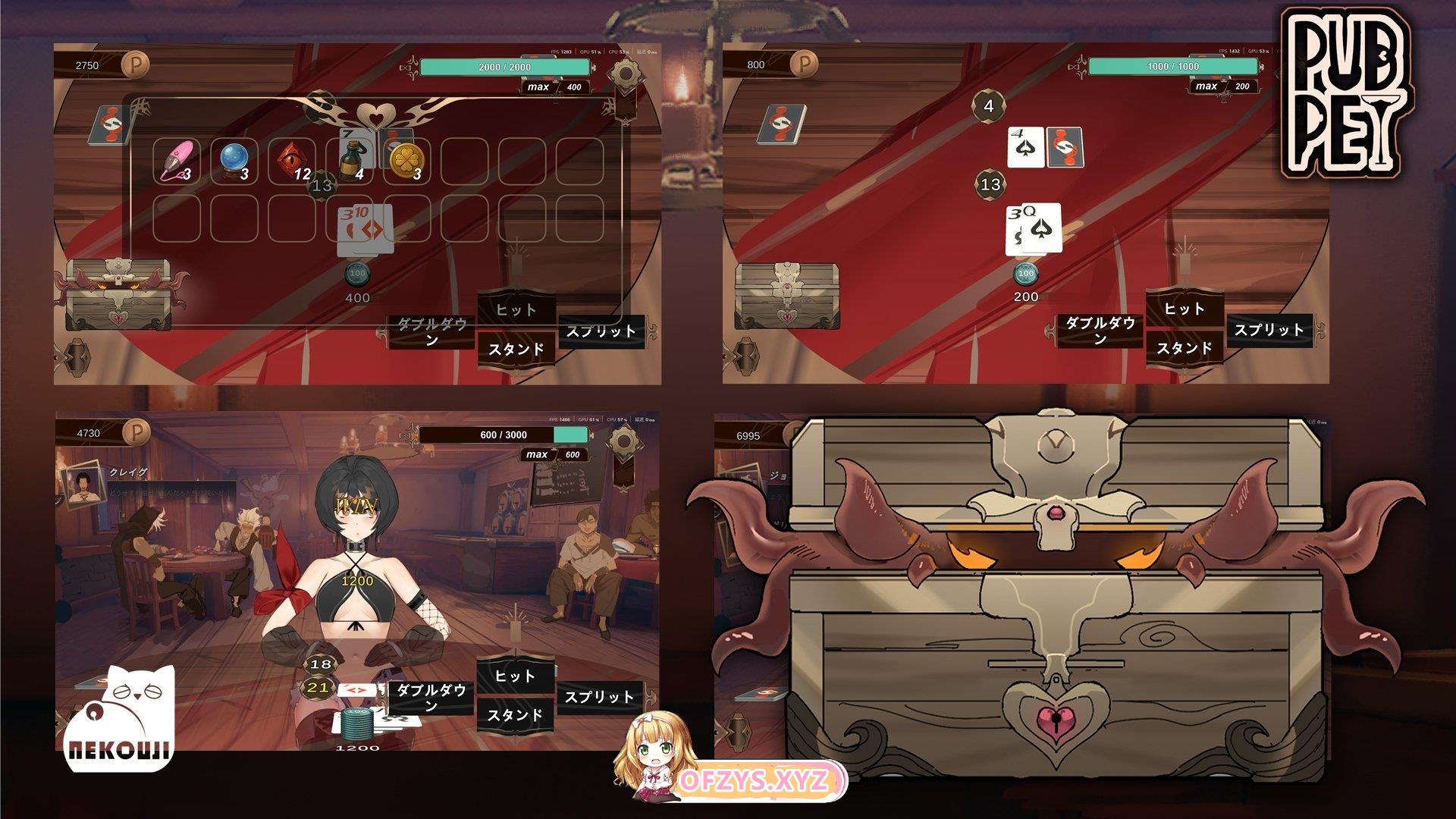Open クレイグ's character portrait
Screen dimensions: 1456x819
[x=83, y=488]
